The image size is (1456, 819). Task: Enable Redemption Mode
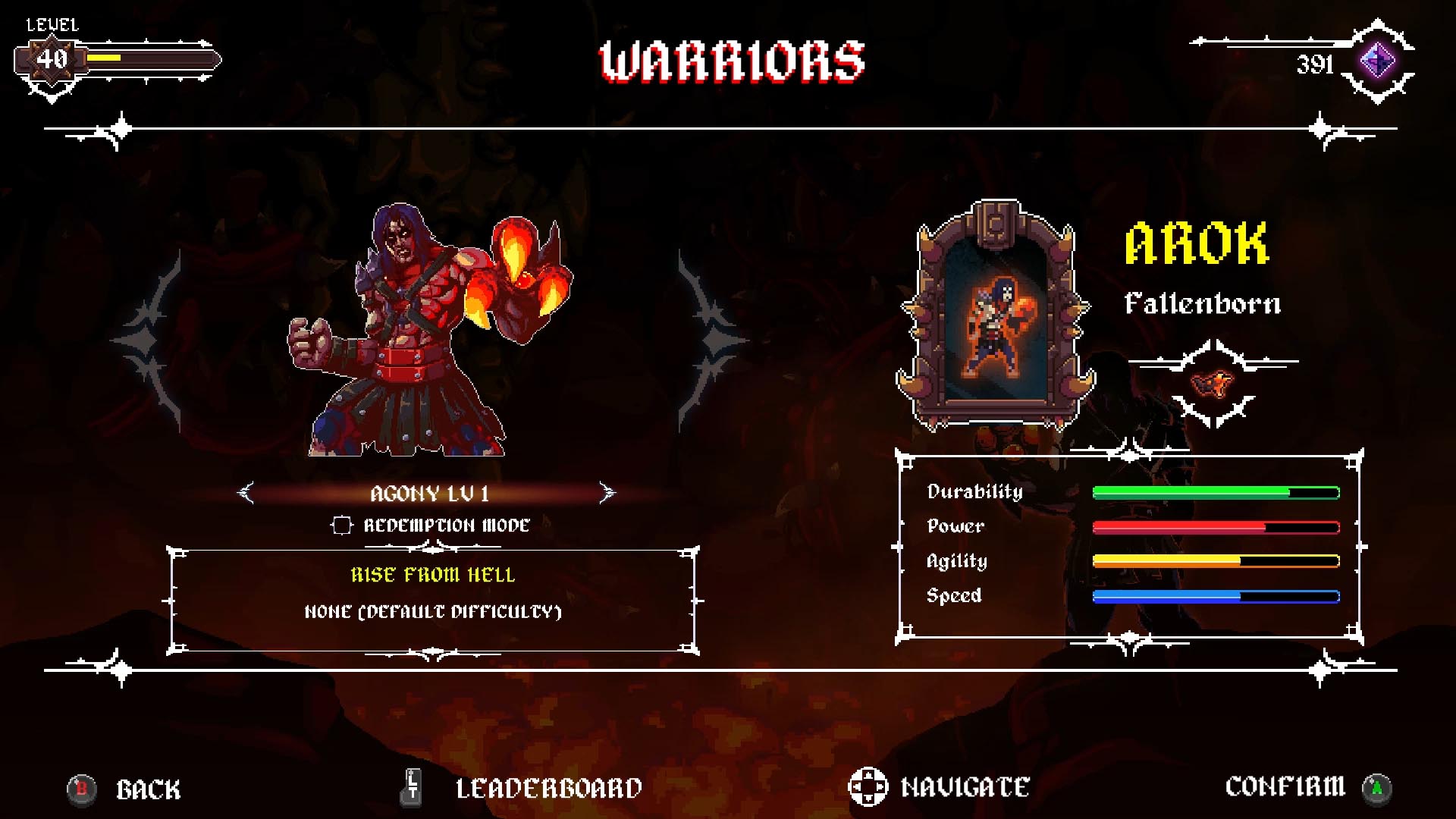click(x=340, y=524)
